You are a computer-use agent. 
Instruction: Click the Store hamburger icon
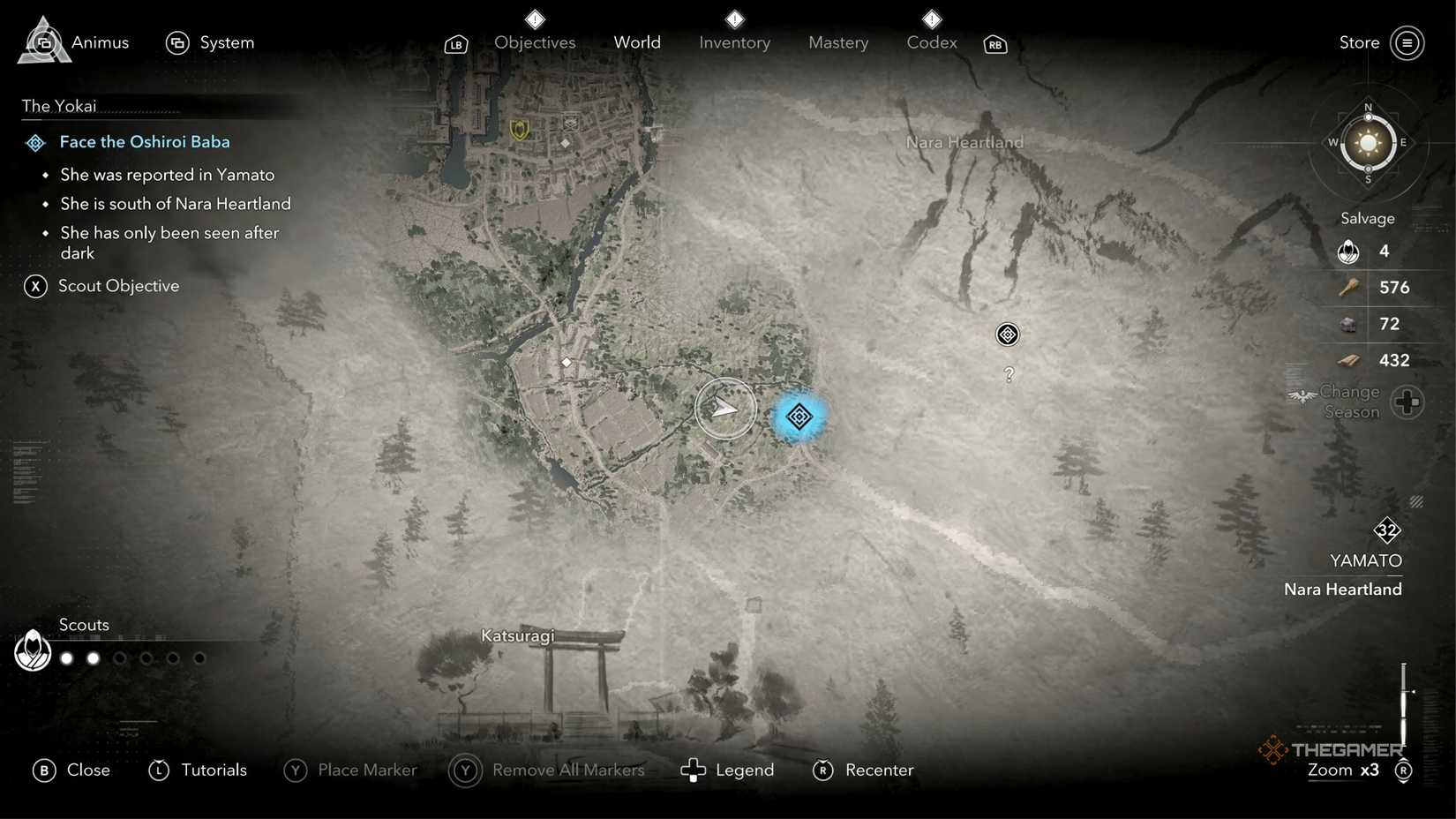click(1407, 42)
